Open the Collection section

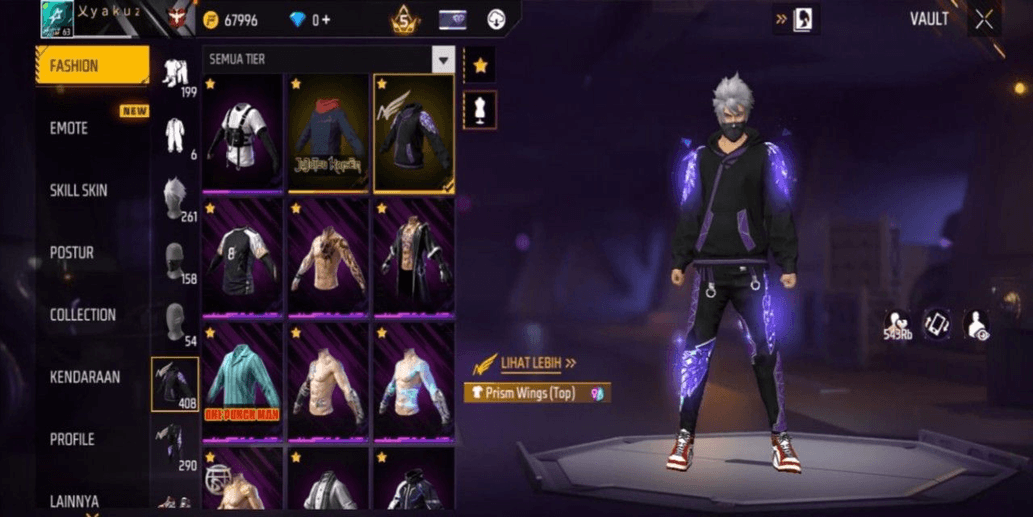83,315
